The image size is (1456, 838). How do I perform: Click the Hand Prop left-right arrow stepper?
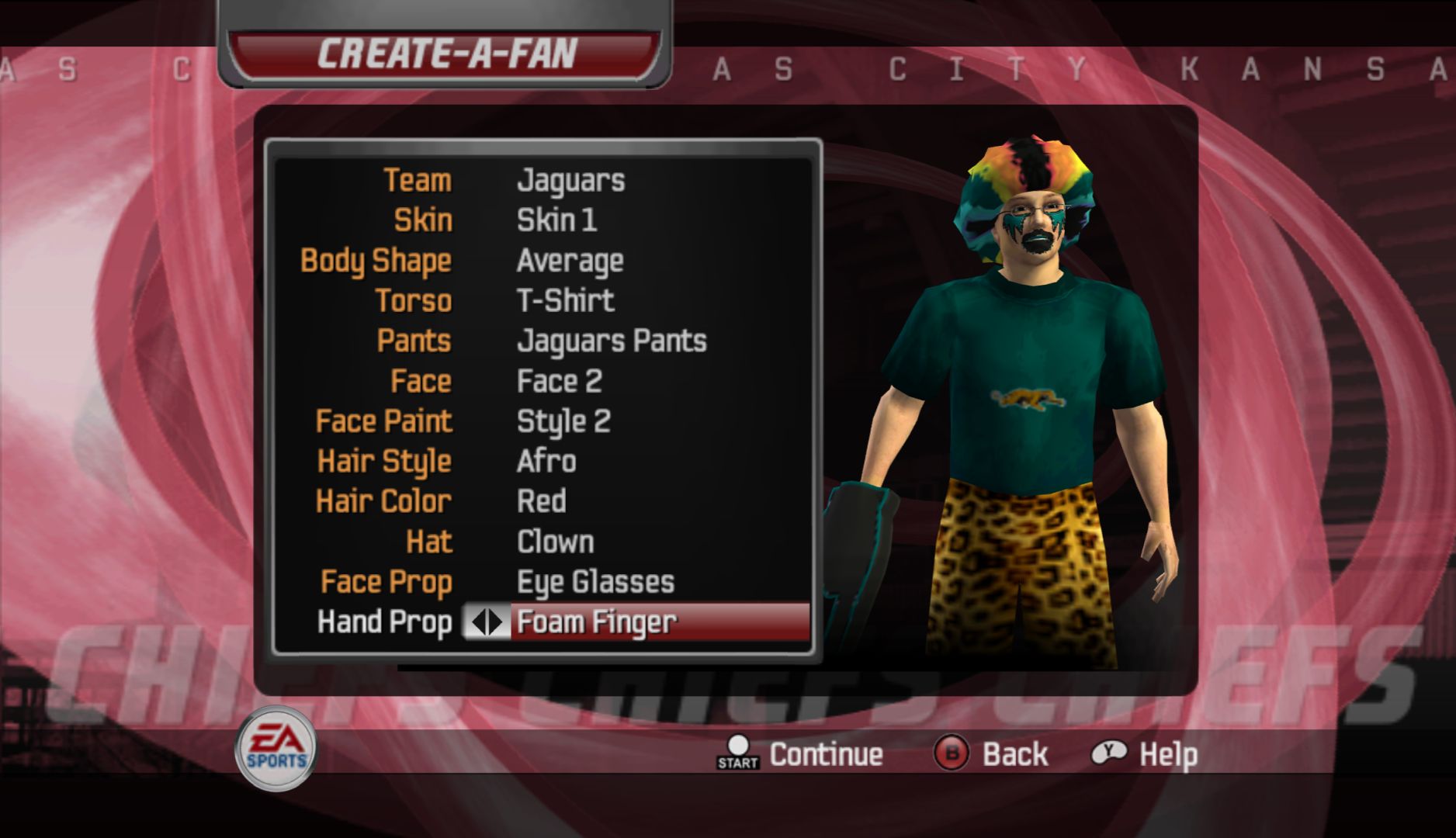click(487, 622)
